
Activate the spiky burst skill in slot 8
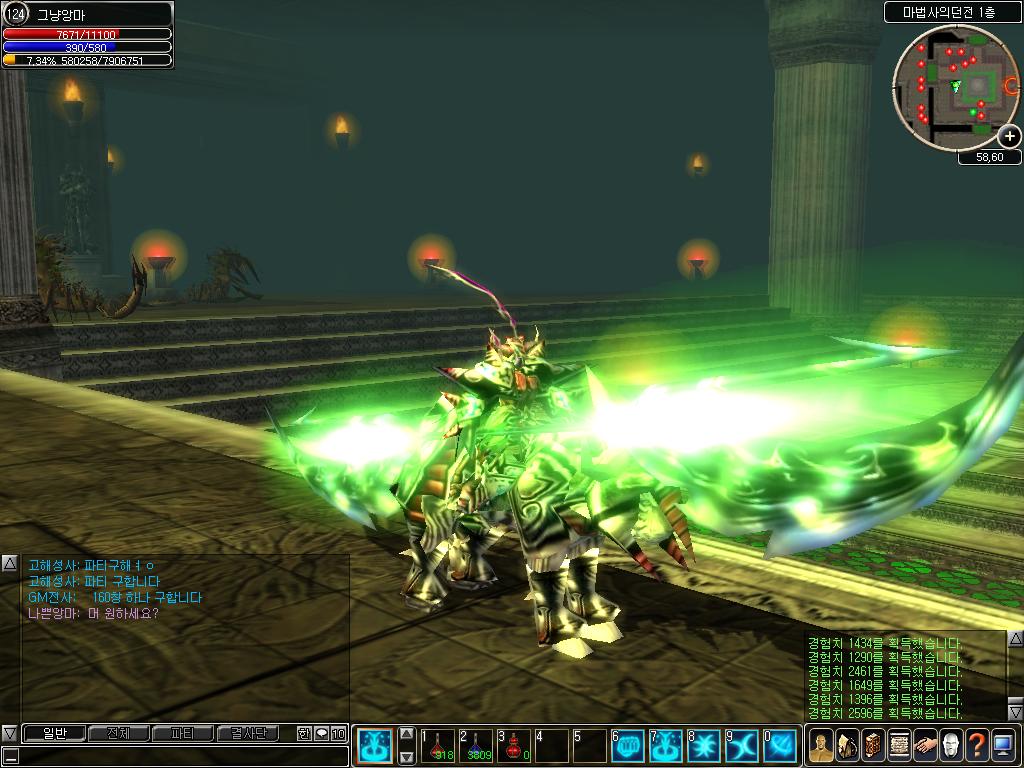click(x=704, y=745)
